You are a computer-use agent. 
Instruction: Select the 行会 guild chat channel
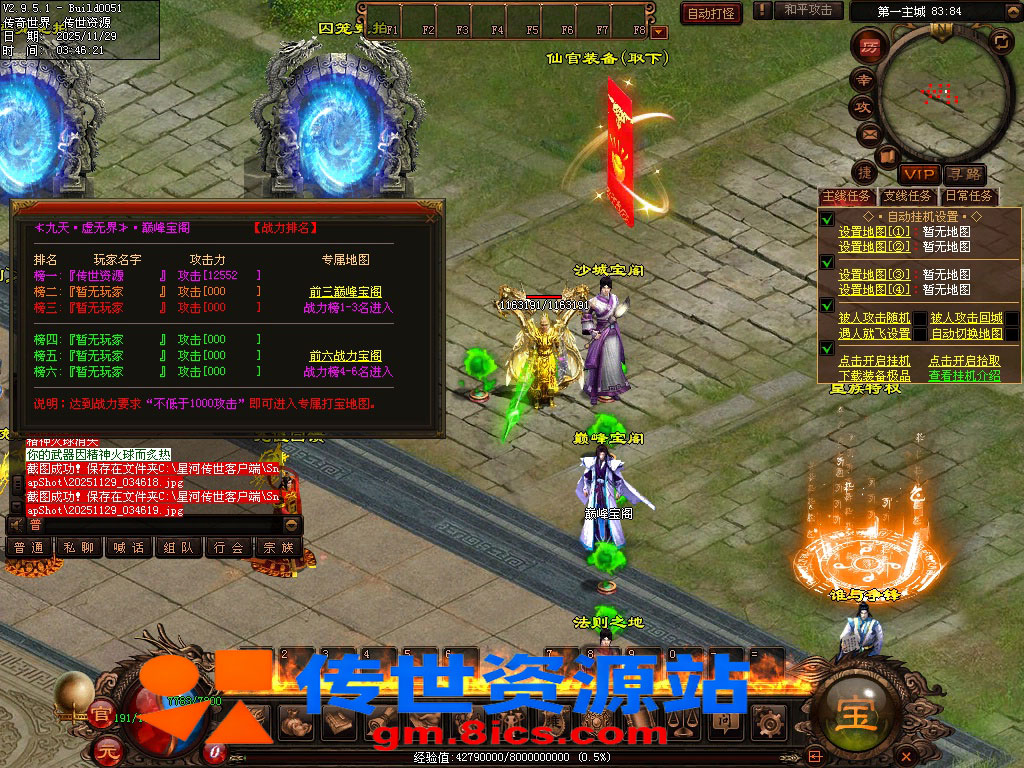pos(229,548)
